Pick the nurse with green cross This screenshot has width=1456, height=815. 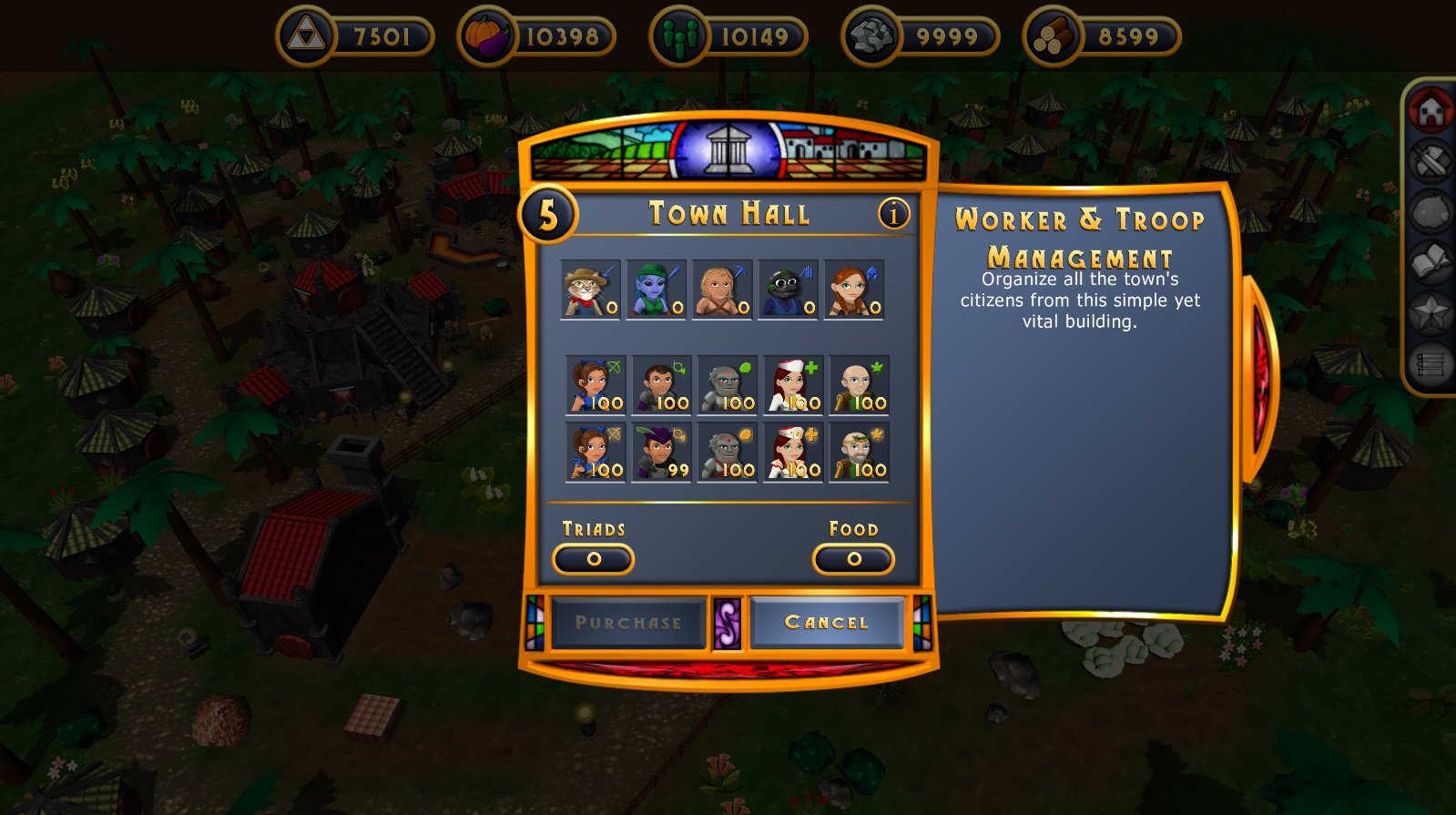point(793,385)
